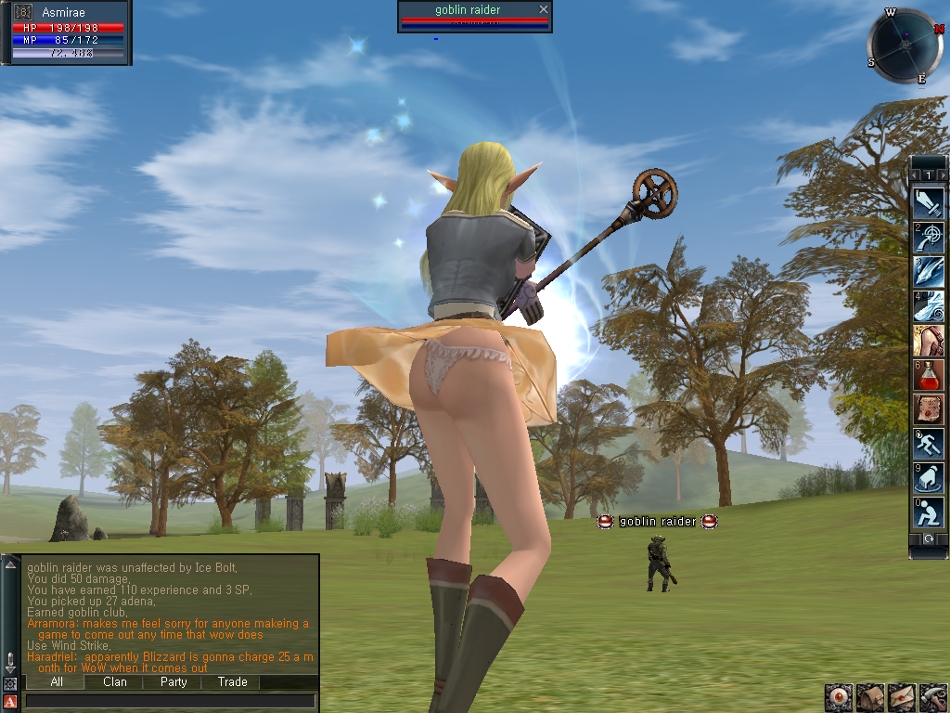Open the hammer and rings menu icon

click(x=932, y=697)
